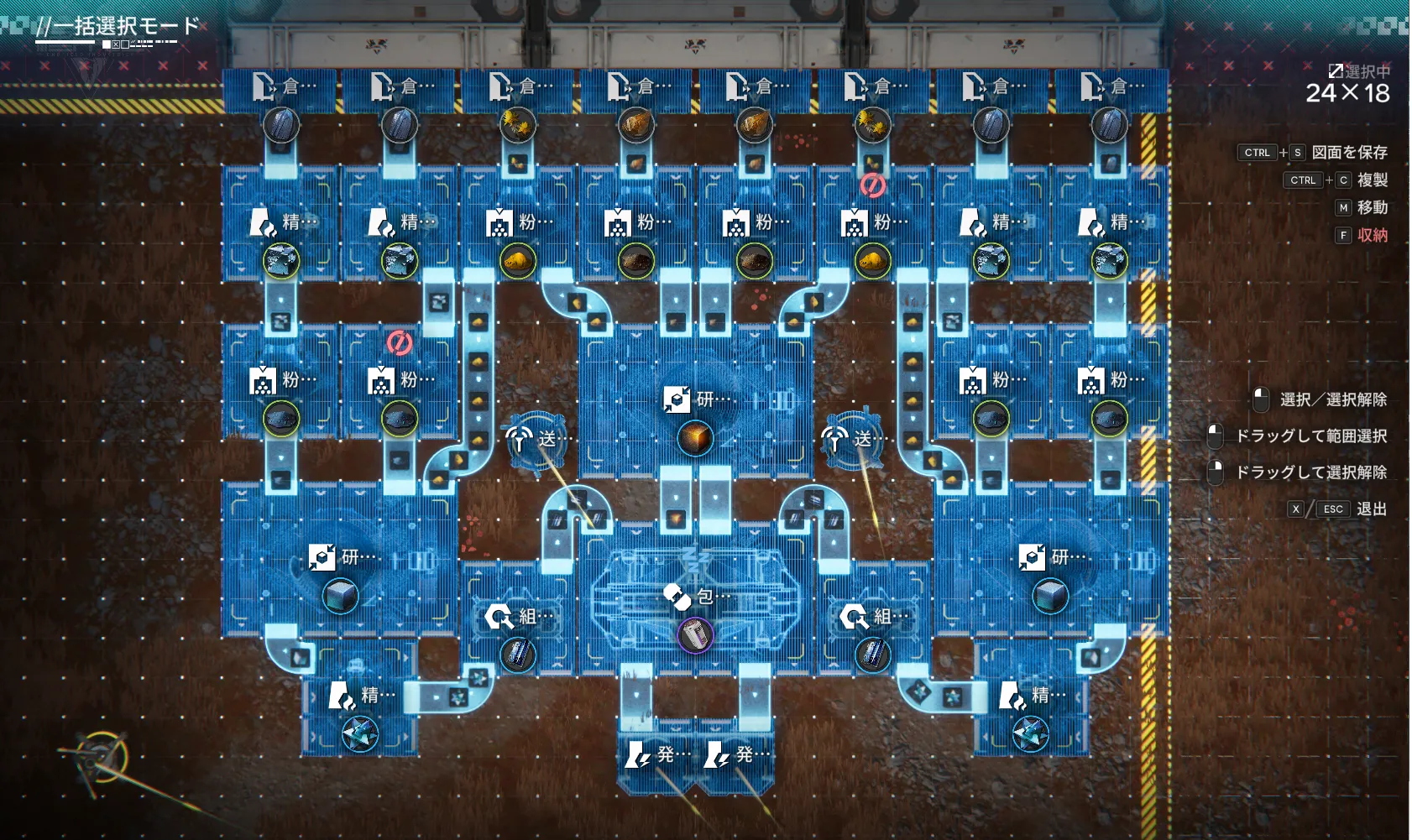The height and width of the screenshot is (840, 1412).
Task: Choose the 複製 duplicate option
Action: [1372, 180]
